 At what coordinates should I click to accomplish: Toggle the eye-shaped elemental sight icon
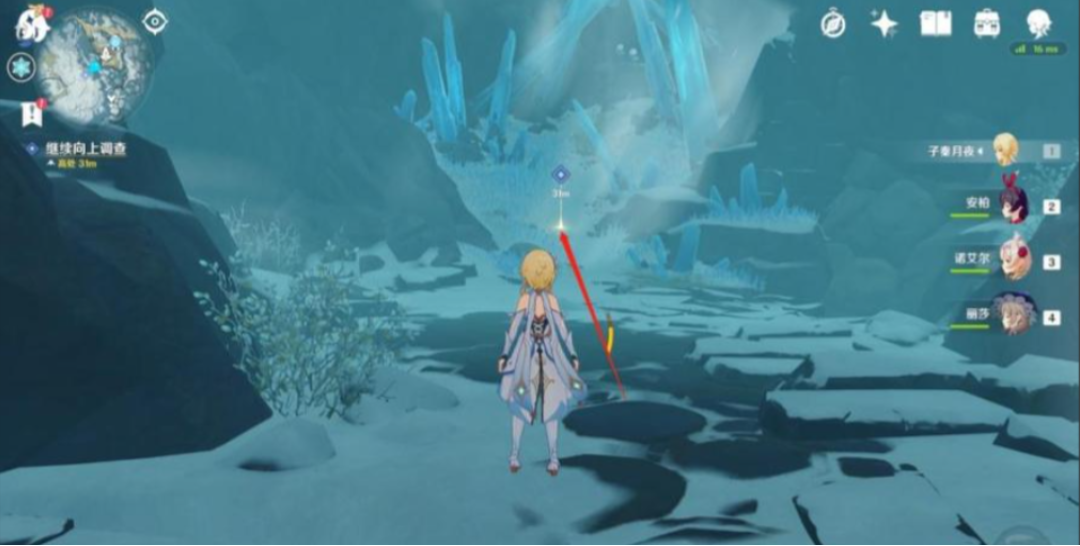[x=155, y=21]
